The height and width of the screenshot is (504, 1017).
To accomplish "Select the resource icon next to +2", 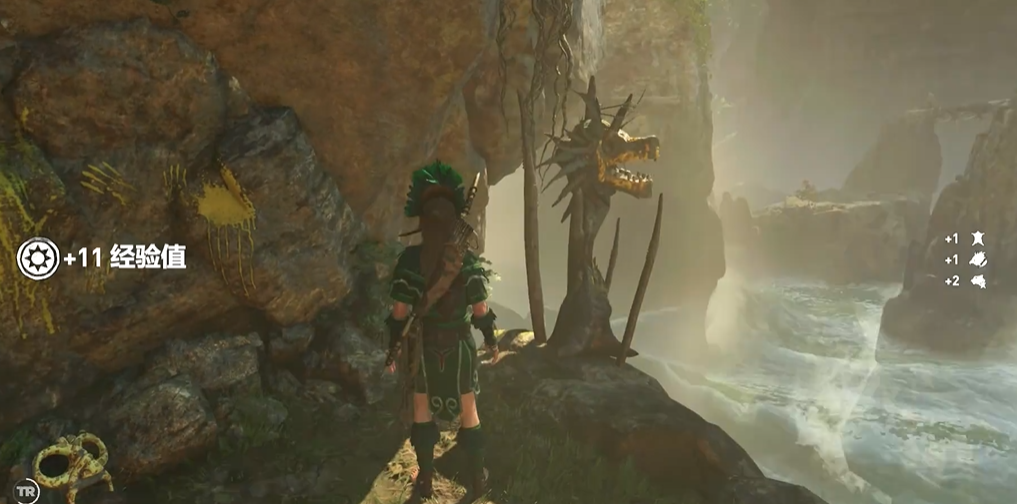I will point(978,281).
